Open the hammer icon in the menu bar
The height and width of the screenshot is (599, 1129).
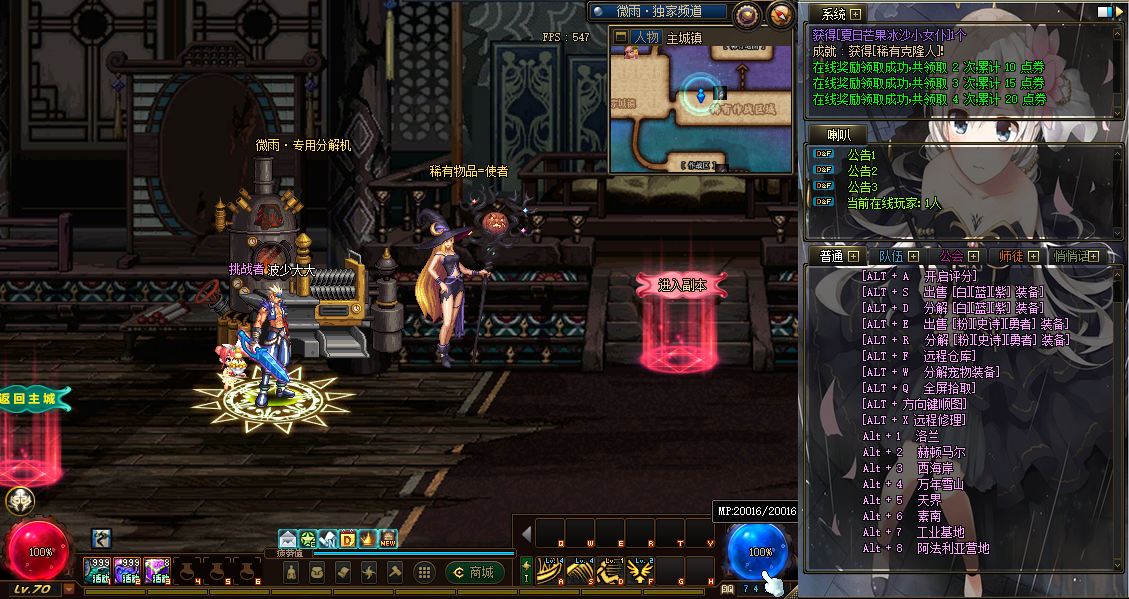coord(394,572)
